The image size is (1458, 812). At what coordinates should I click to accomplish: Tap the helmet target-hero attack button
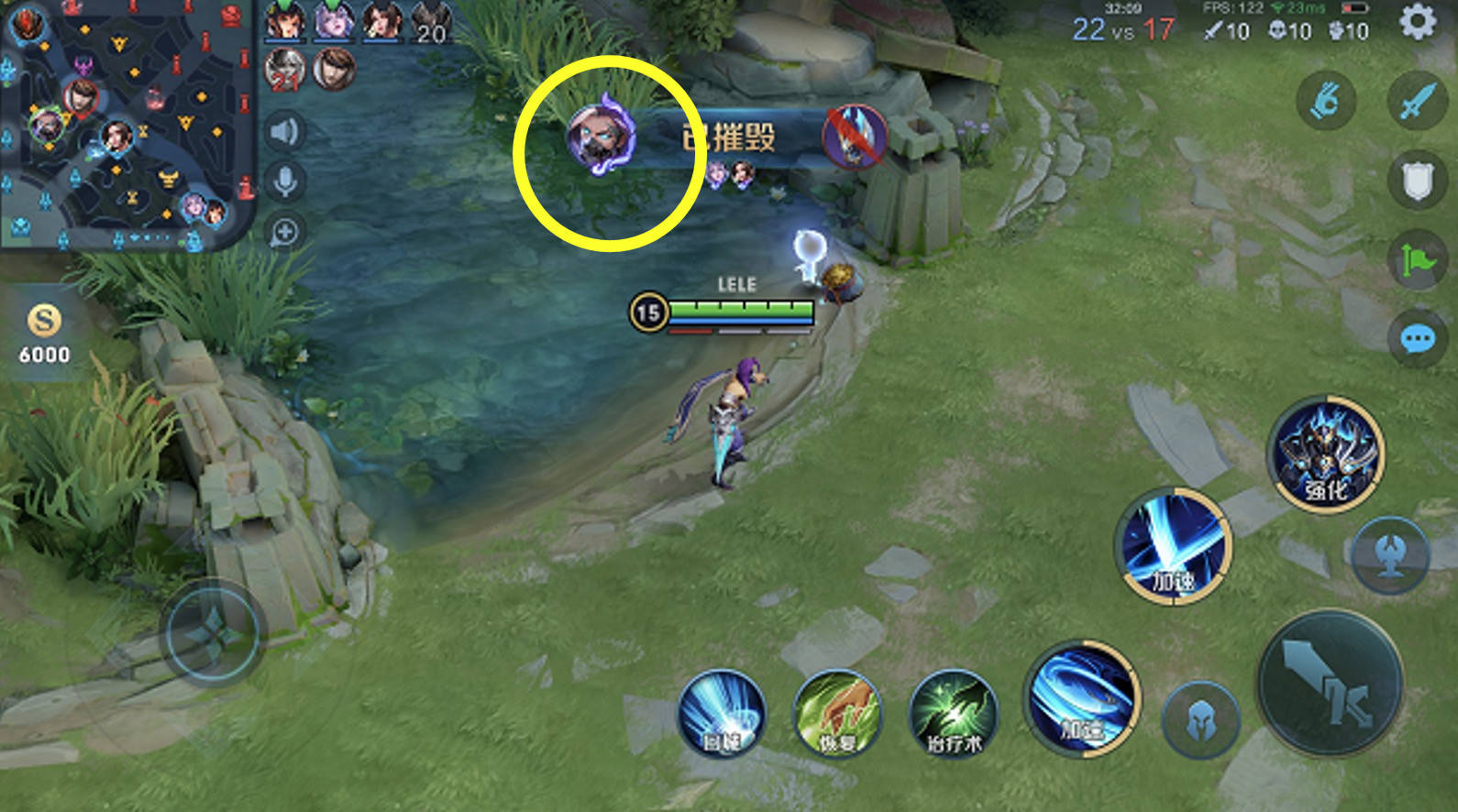1201,721
